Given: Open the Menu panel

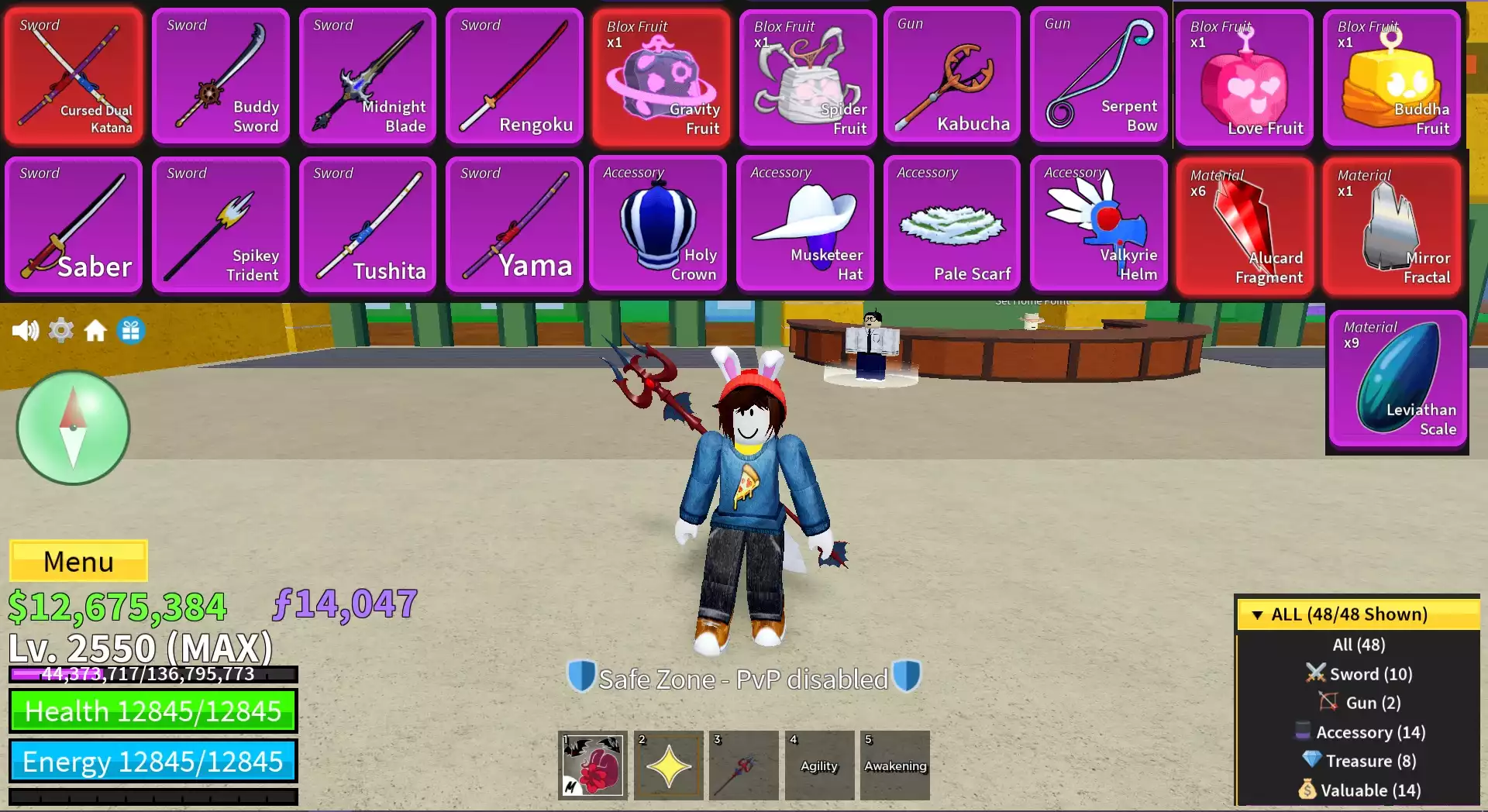Looking at the screenshot, I should 77,561.
